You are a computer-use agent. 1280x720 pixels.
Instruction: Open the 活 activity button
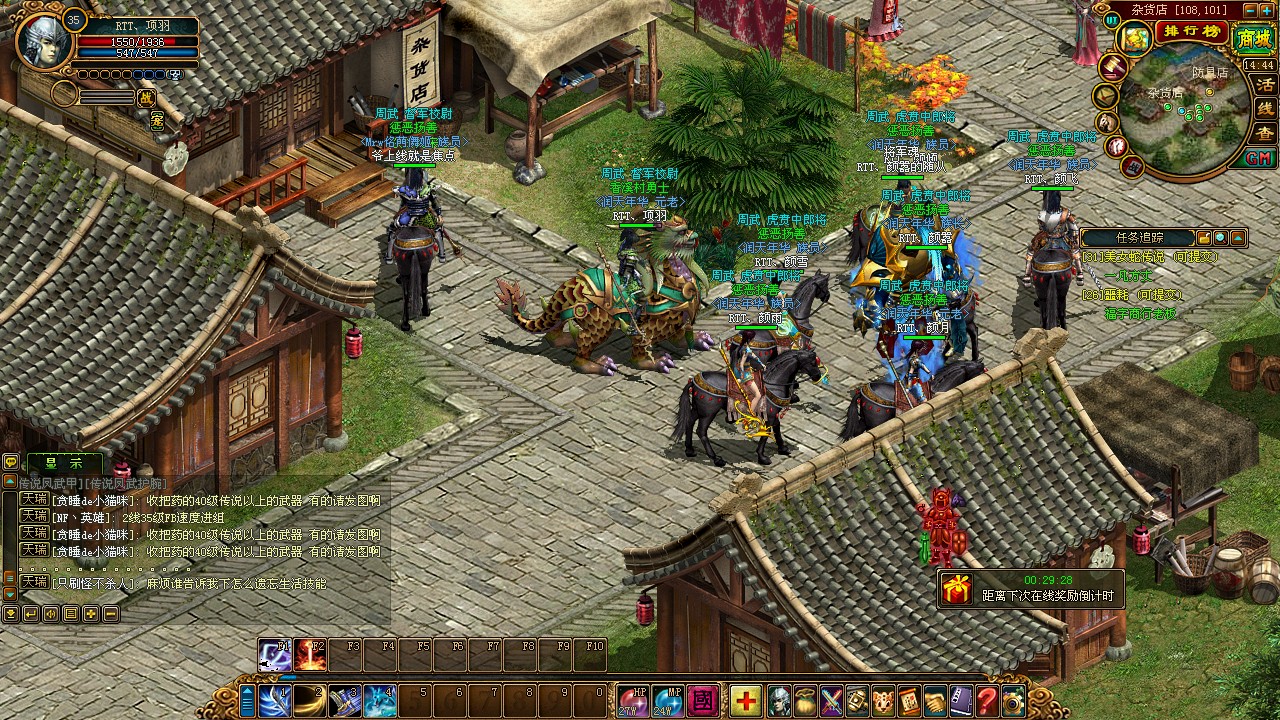pos(1265,84)
